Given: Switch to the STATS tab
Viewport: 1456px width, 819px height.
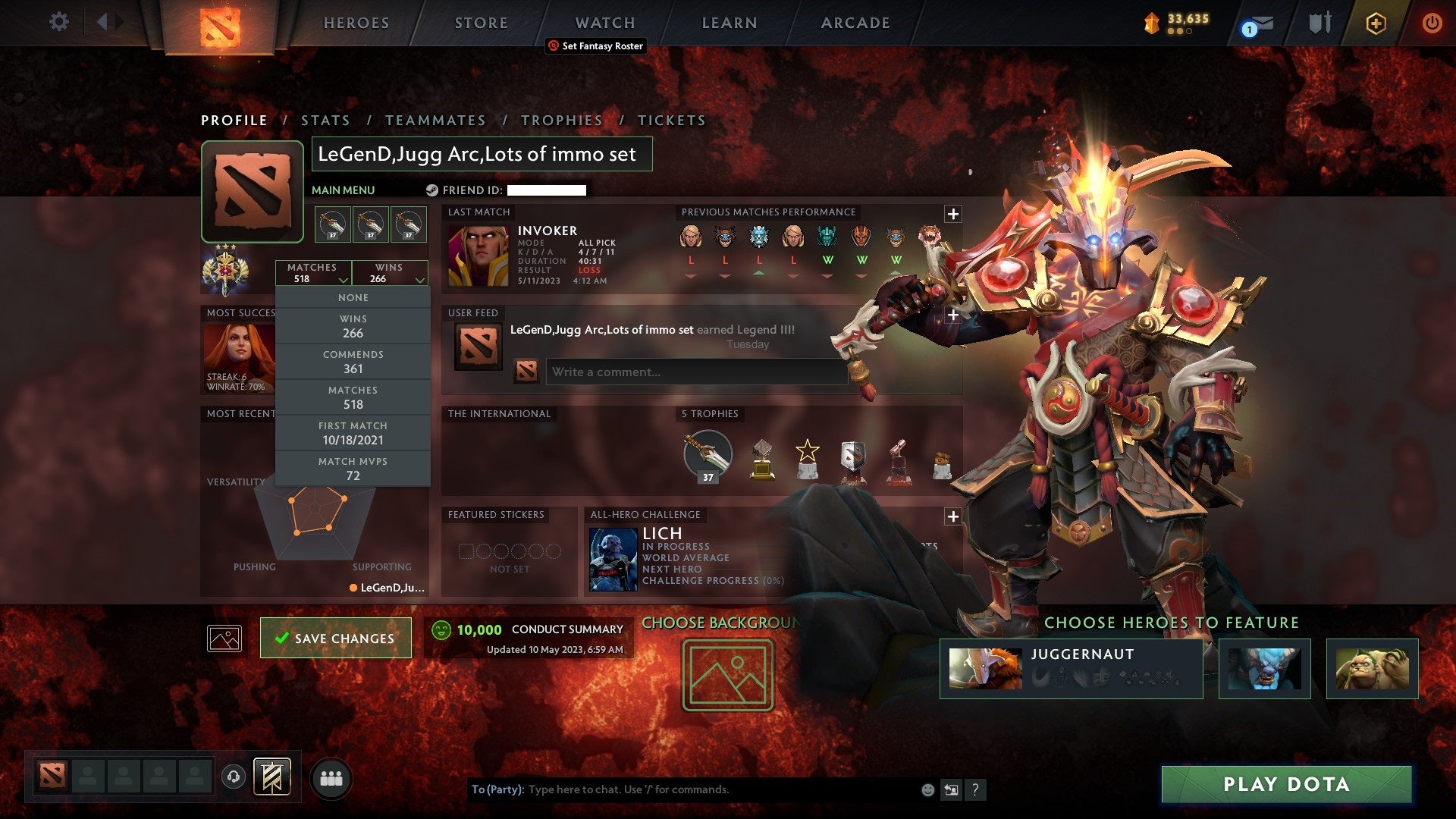Looking at the screenshot, I should pos(325,120).
